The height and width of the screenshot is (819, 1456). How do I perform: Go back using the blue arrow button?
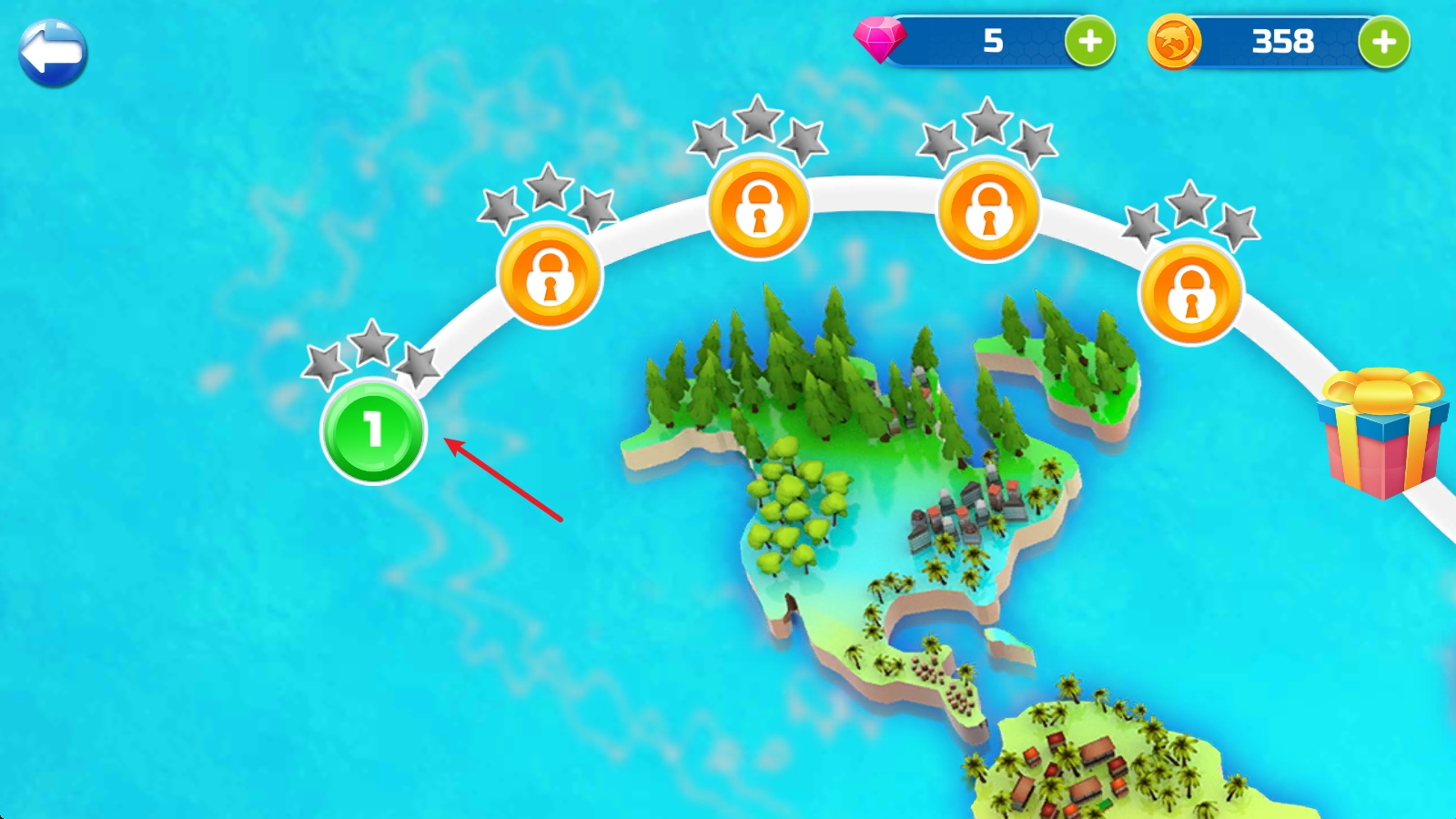[x=53, y=54]
